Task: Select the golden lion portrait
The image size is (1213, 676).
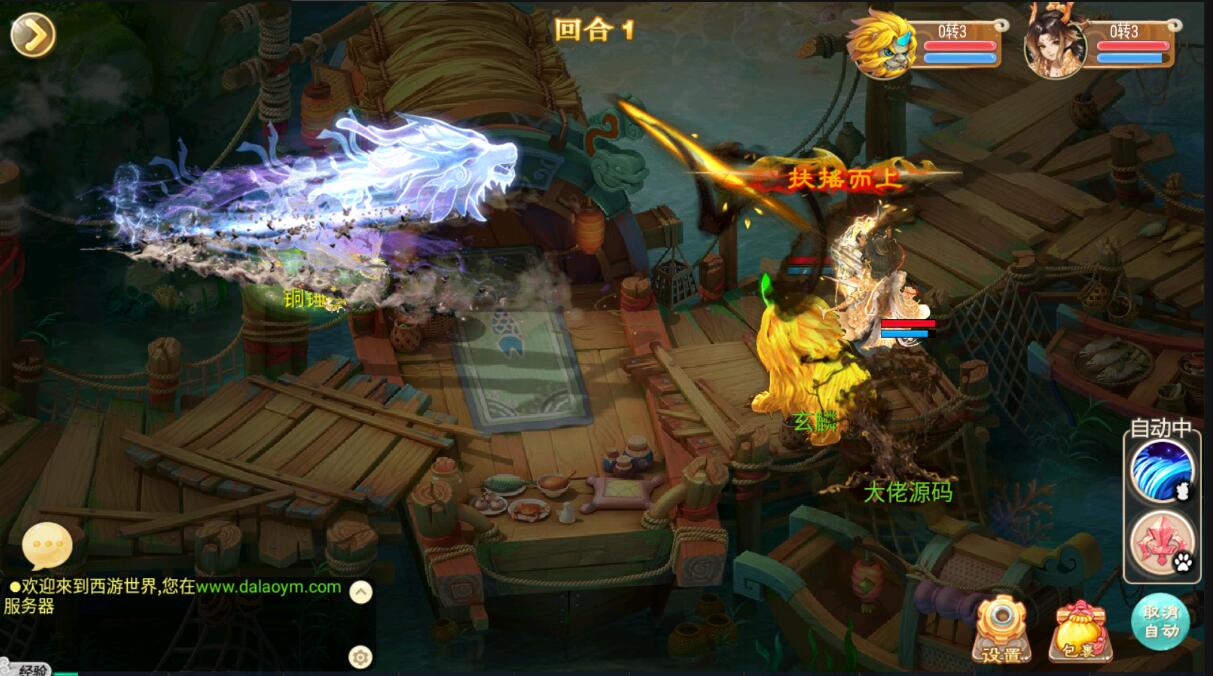Action: coord(881,44)
